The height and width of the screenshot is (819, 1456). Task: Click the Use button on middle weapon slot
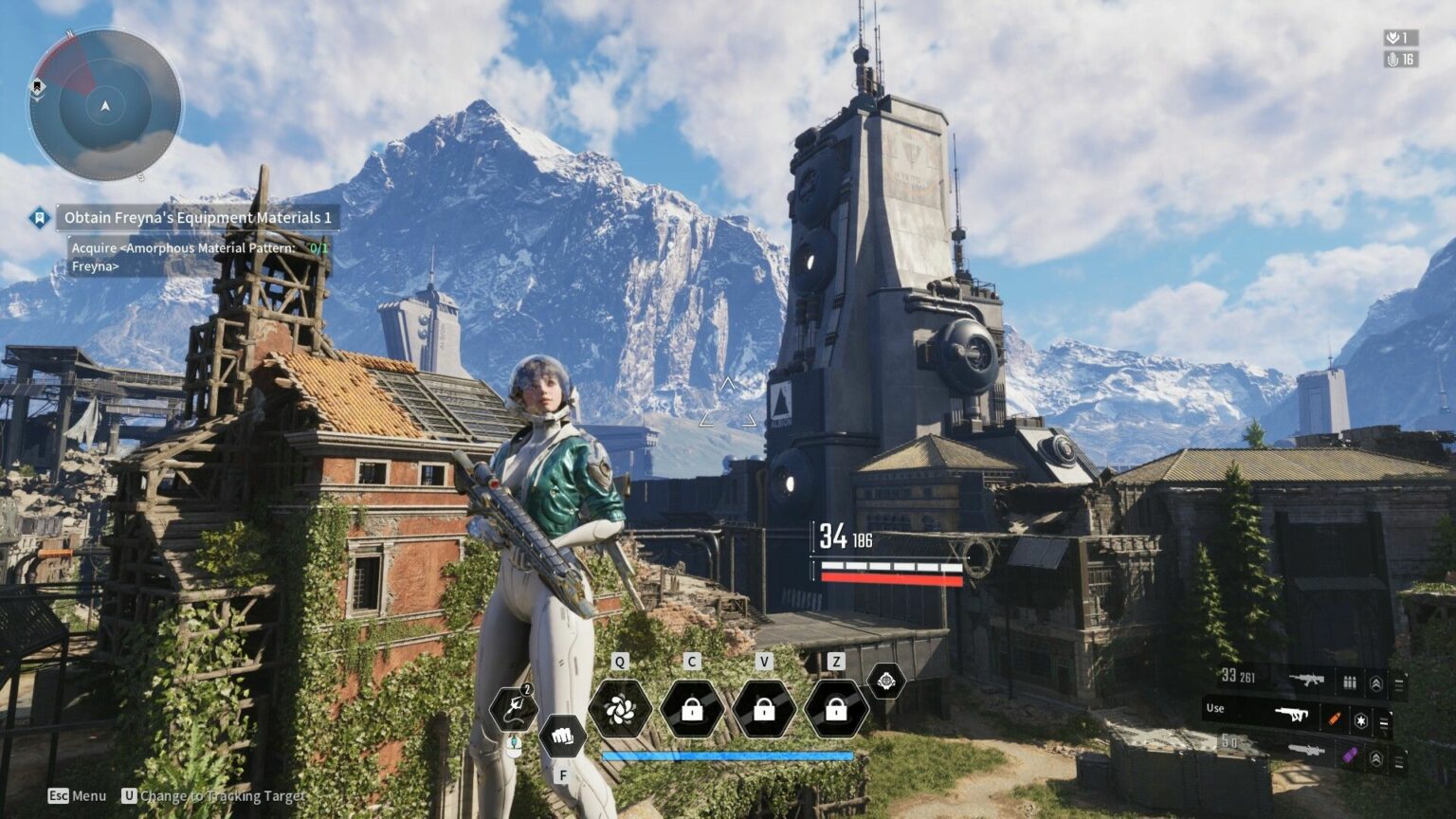(x=1215, y=708)
